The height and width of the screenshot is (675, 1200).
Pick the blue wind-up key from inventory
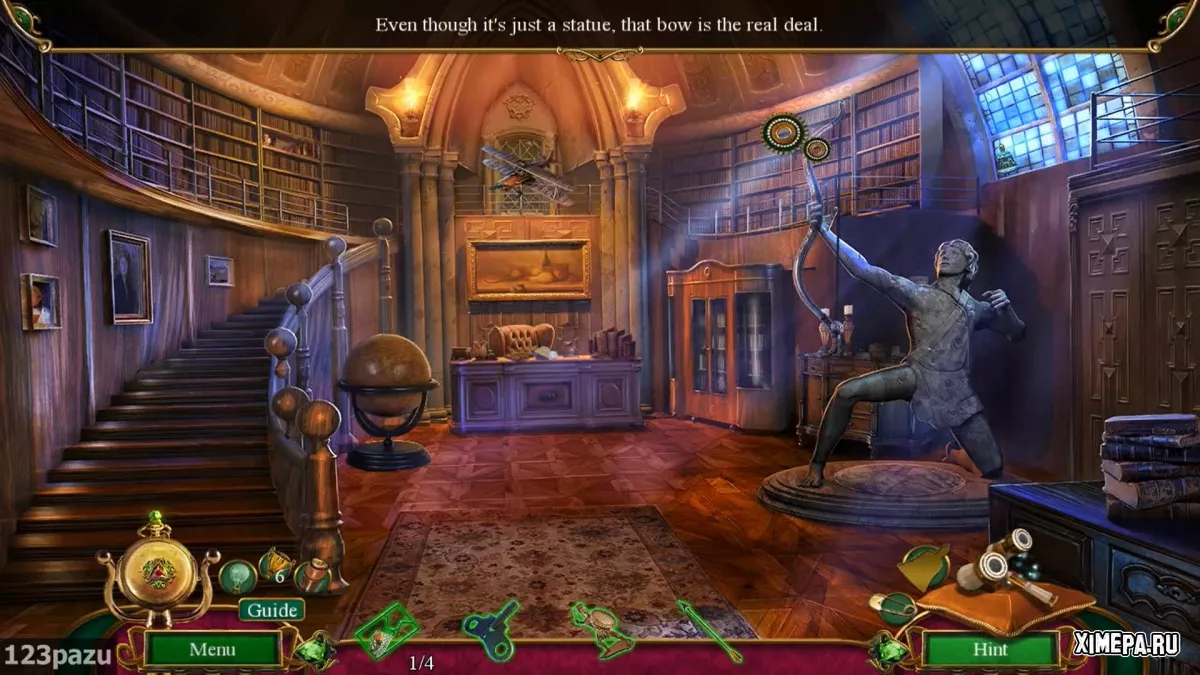490,628
